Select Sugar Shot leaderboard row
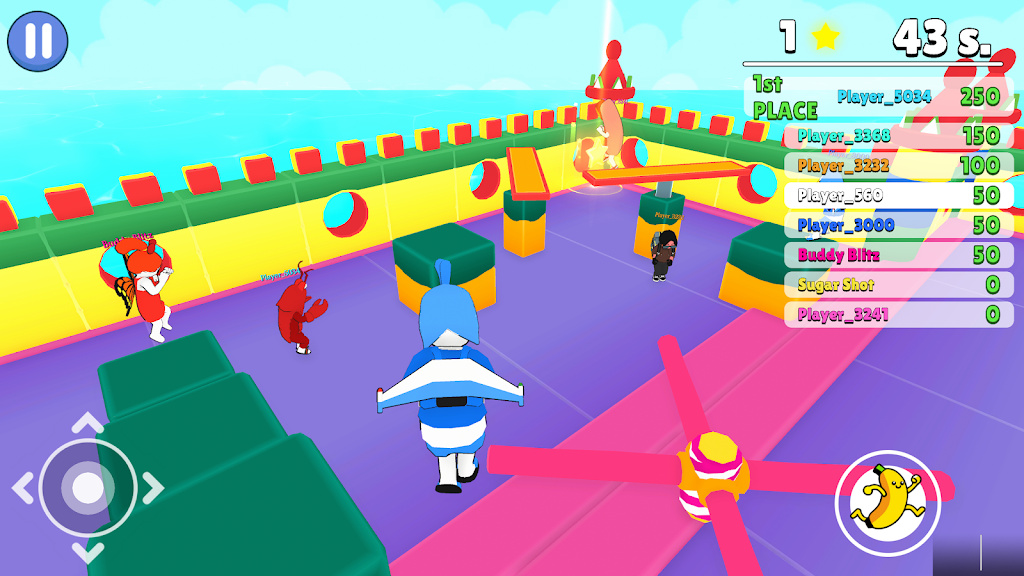The image size is (1024, 576). click(897, 285)
